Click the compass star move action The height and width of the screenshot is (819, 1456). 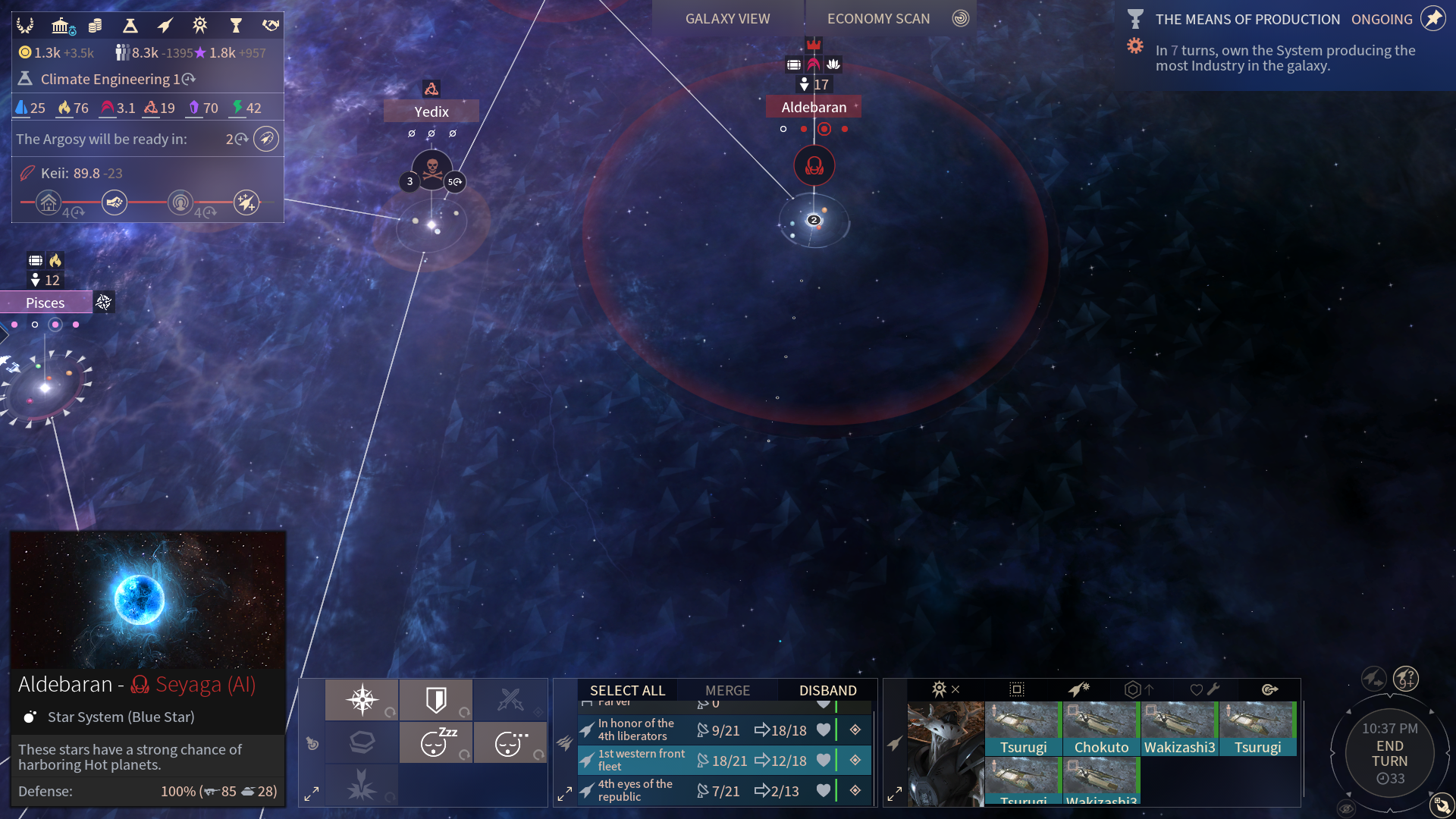[x=362, y=699]
